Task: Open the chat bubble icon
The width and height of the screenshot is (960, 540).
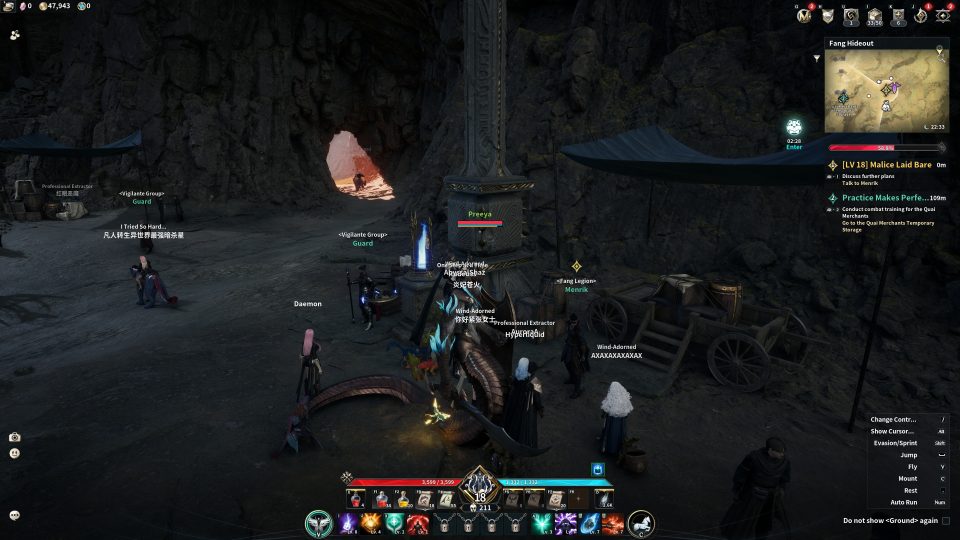Action: point(14,515)
